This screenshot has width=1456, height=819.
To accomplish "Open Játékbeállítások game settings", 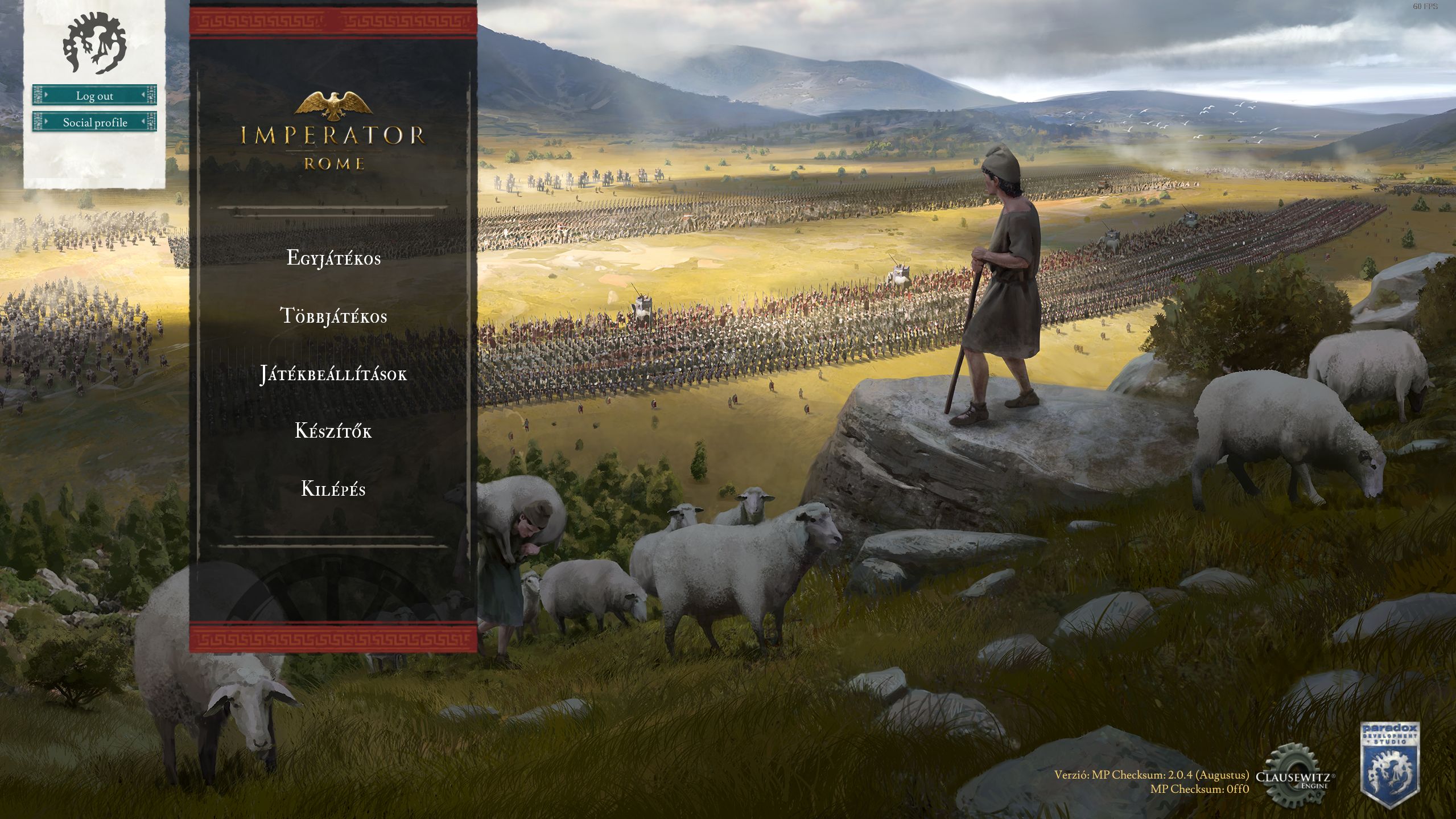I will point(333,374).
